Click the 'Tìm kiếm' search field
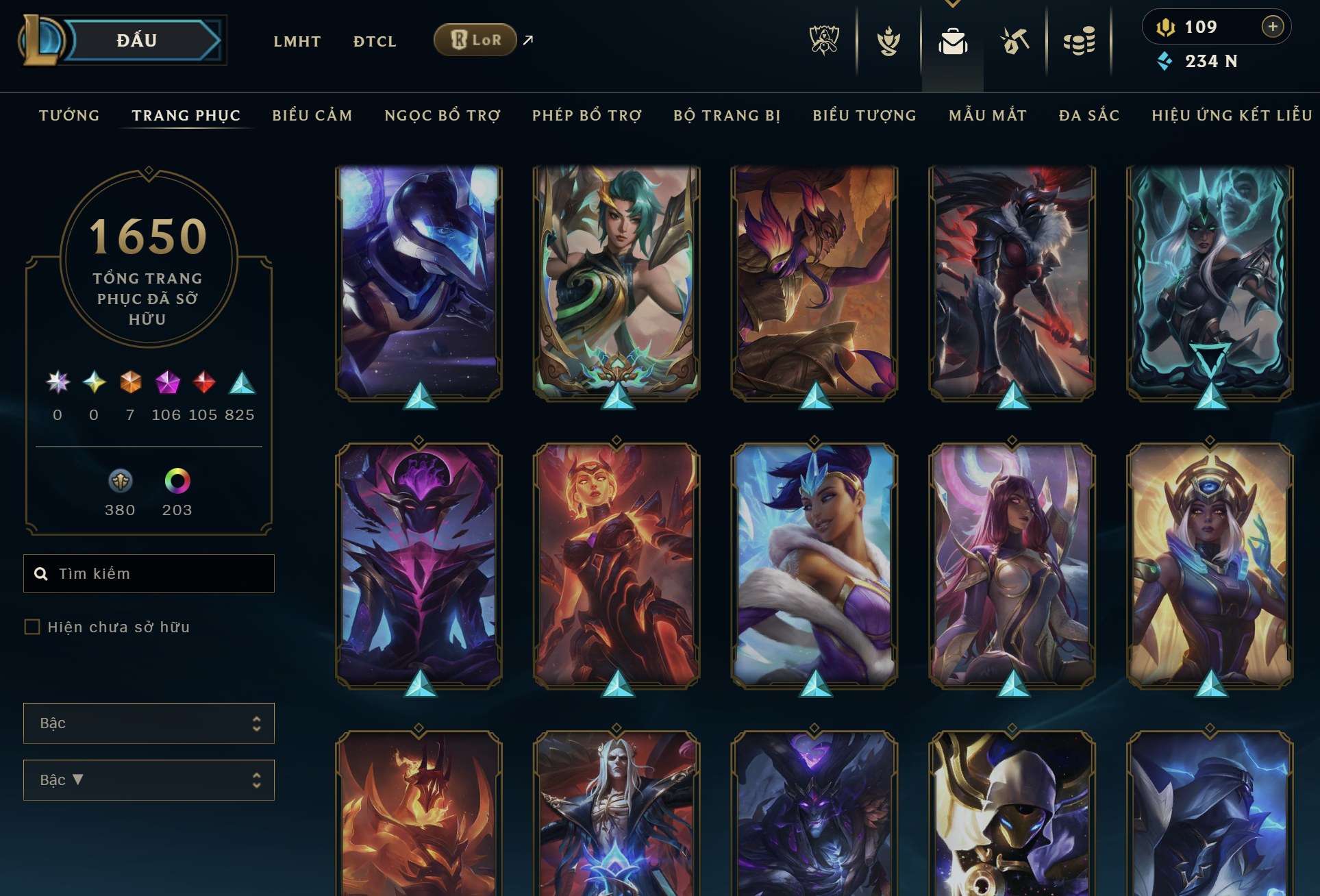Viewport: 1320px width, 896px height. (x=149, y=573)
